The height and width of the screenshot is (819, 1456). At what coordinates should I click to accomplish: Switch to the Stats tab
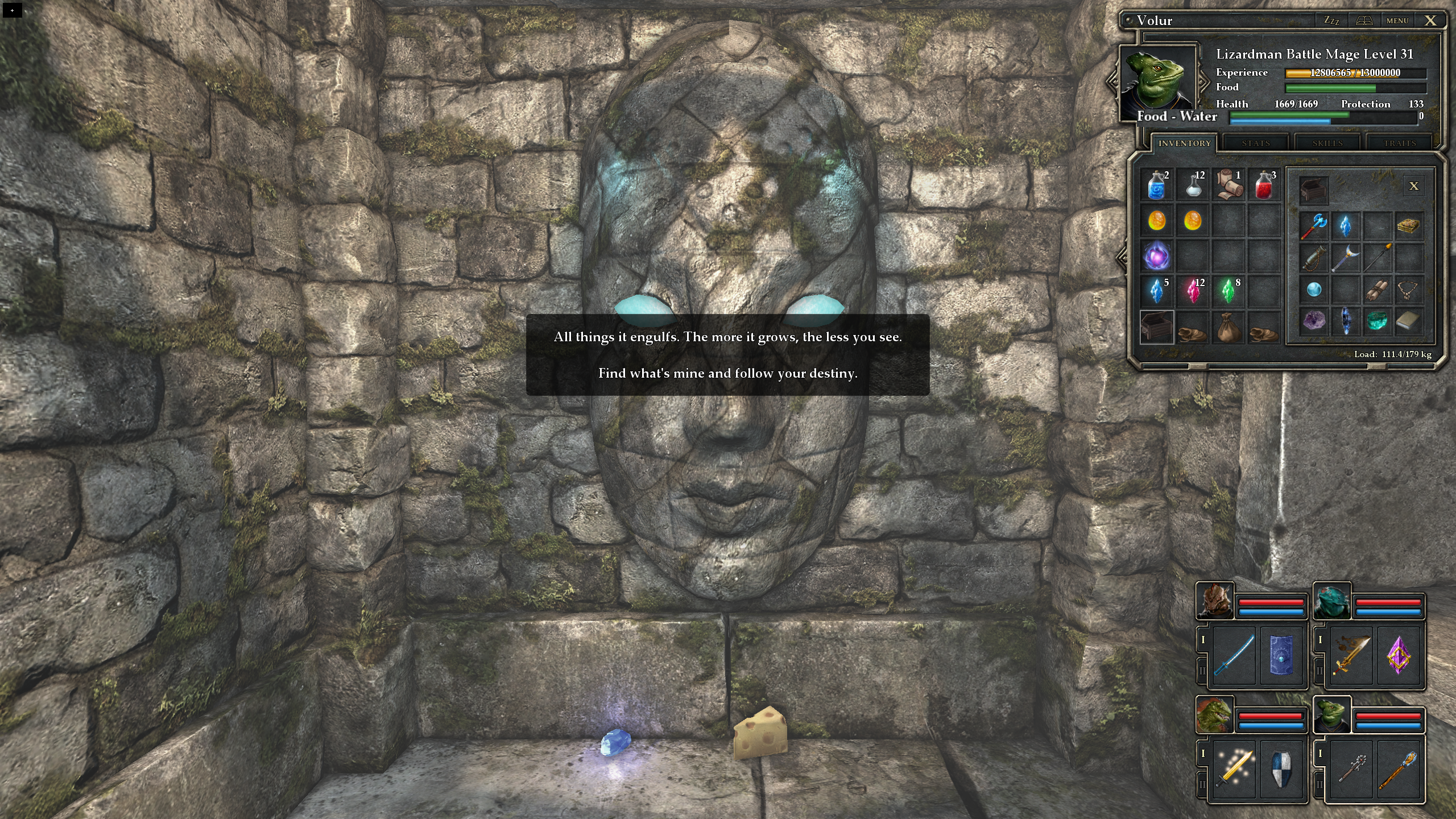[1256, 143]
